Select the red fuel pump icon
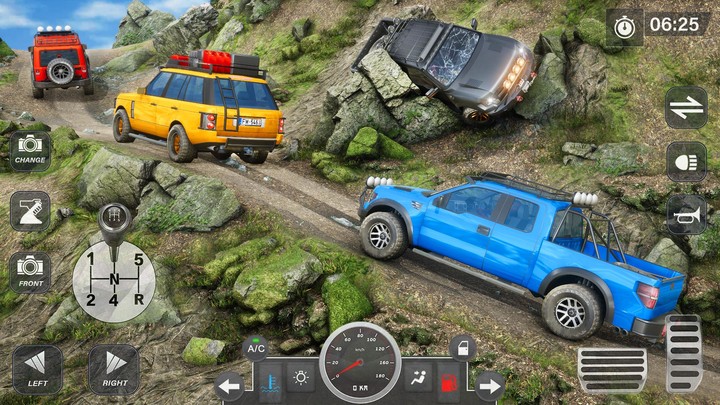Viewport: 720px width, 405px height. (451, 380)
